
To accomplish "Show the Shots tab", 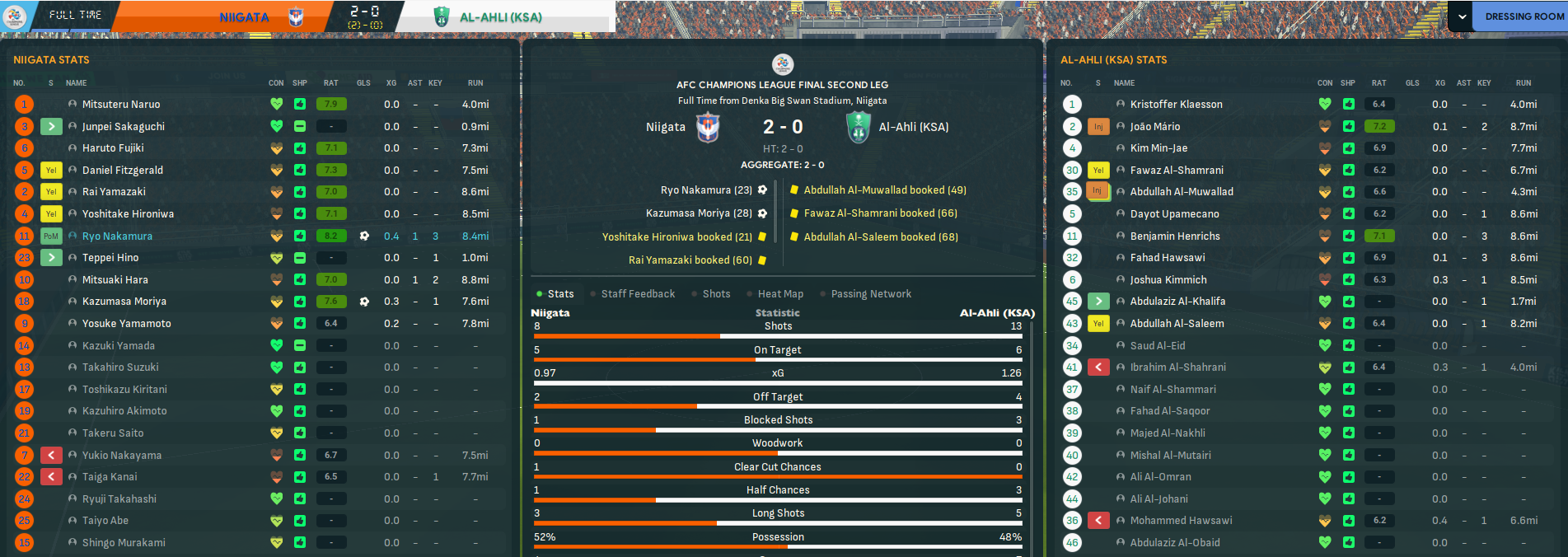I will point(716,294).
